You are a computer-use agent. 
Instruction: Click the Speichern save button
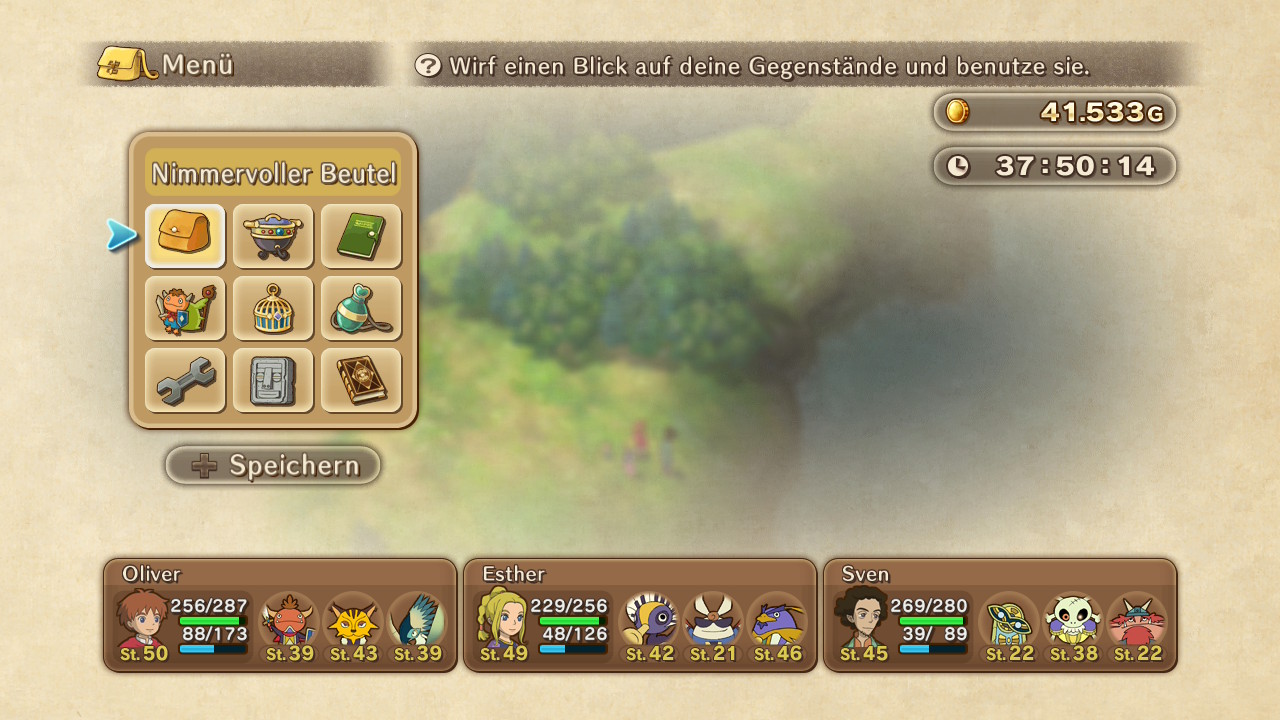point(273,465)
